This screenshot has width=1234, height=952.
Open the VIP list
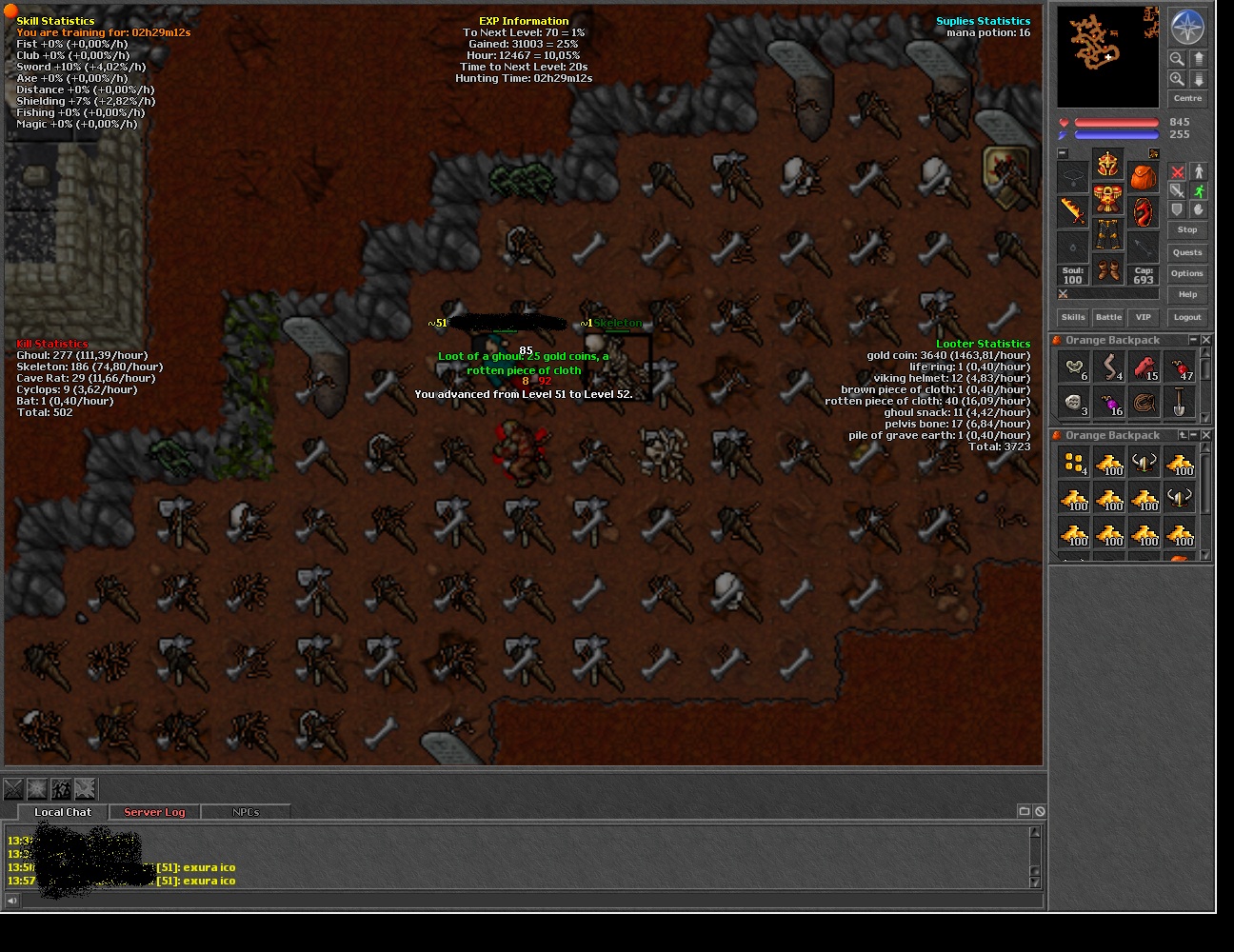(1144, 317)
